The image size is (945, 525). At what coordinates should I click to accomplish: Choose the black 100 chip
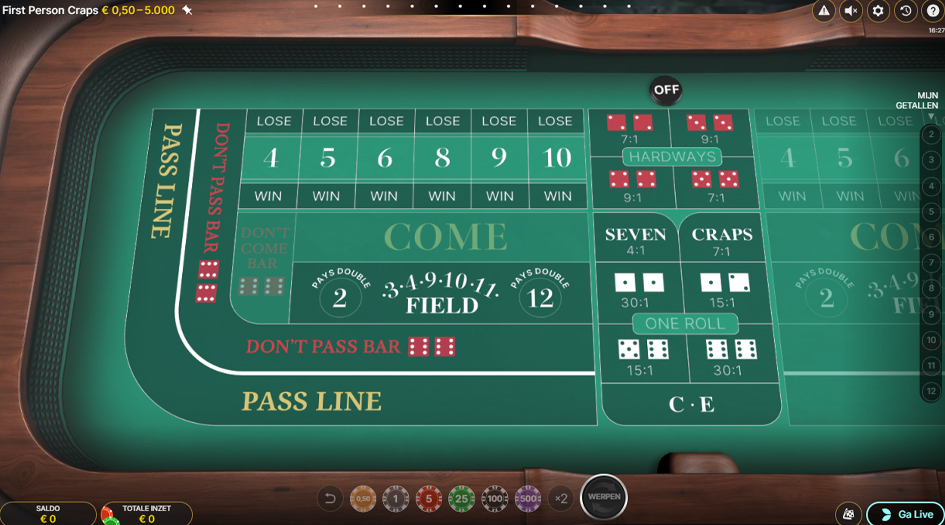(x=495, y=498)
